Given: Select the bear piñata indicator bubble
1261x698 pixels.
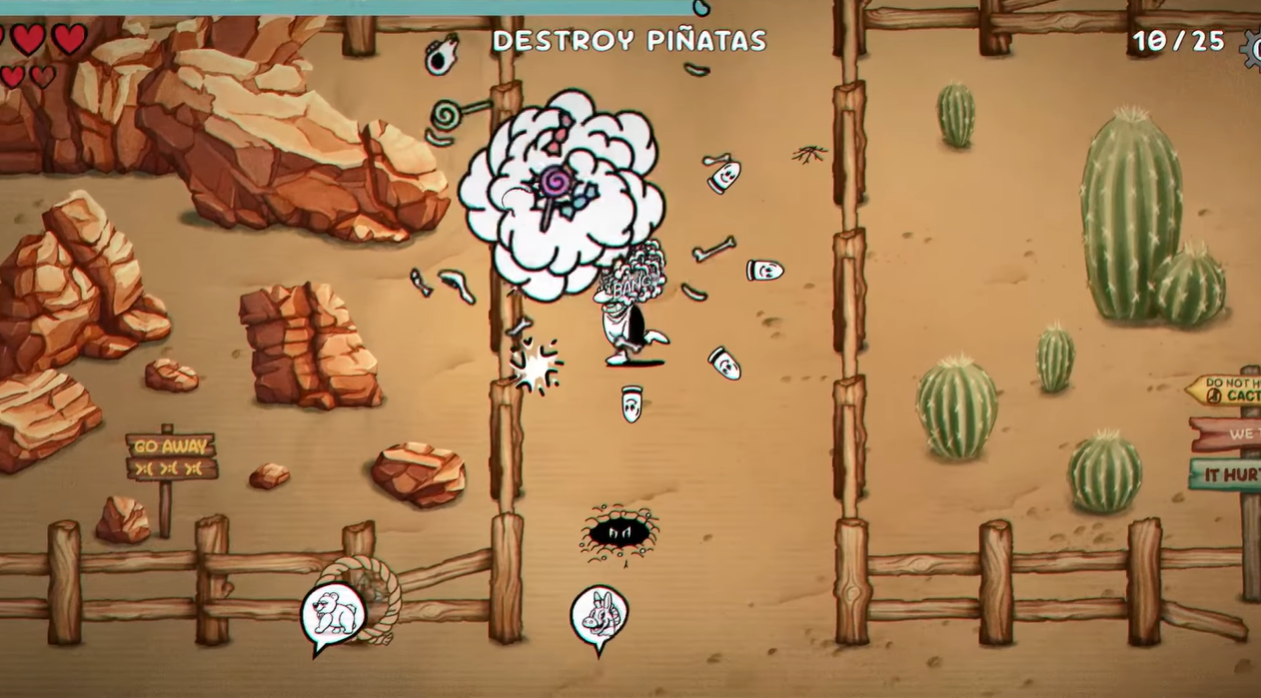Looking at the screenshot, I should click(332, 613).
